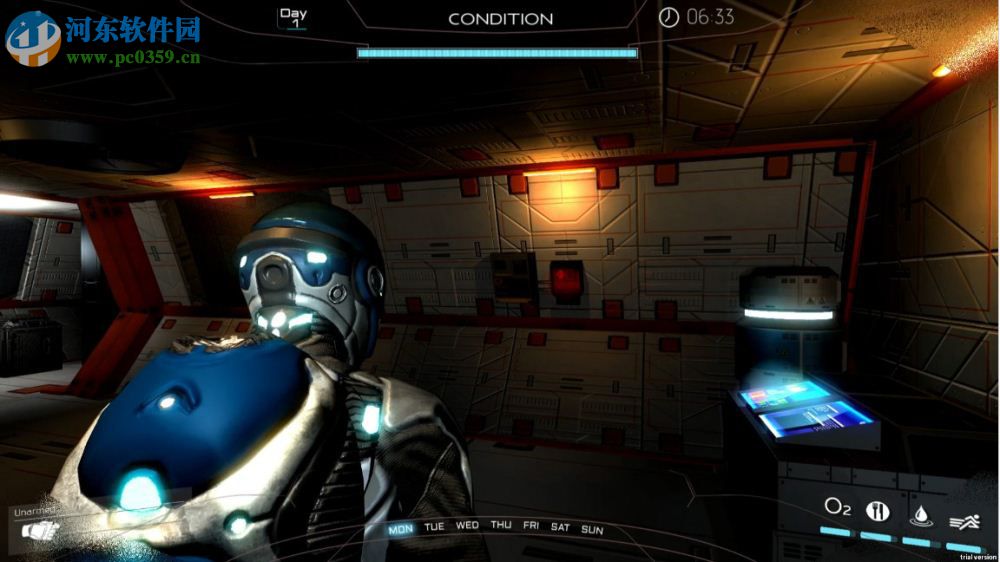
Task: Choose FRI on the weekday bar
Action: [x=531, y=525]
